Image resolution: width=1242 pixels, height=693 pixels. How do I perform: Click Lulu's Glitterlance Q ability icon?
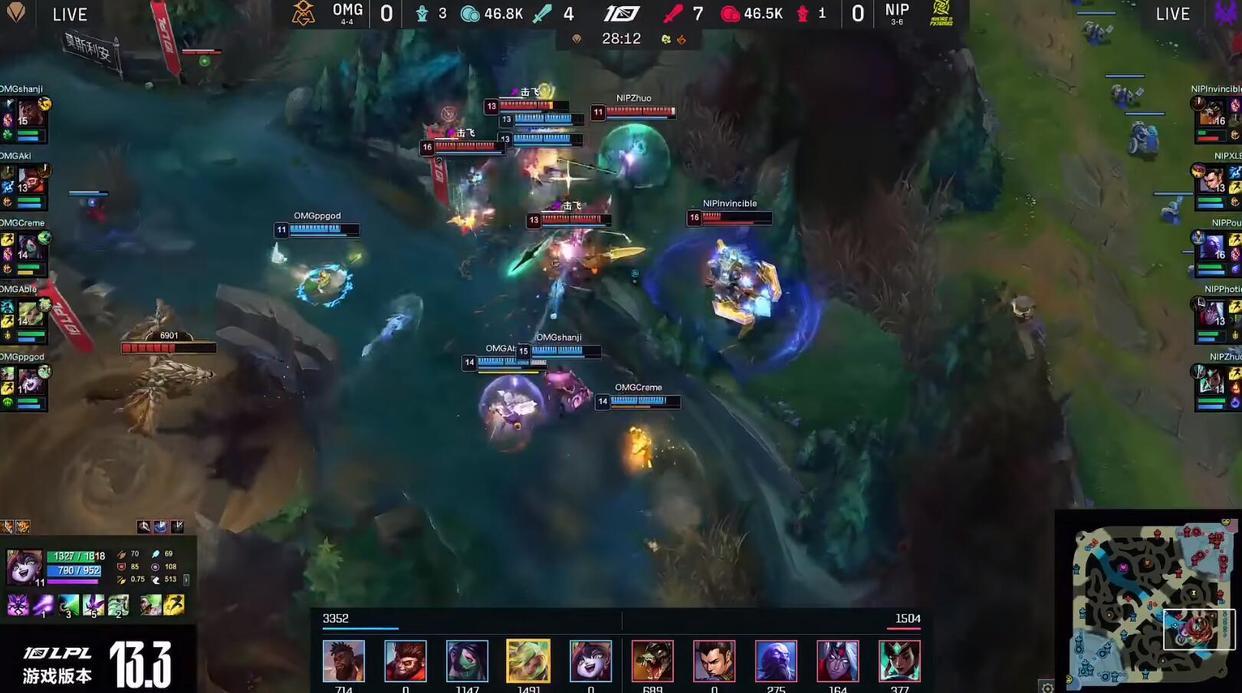[43, 605]
